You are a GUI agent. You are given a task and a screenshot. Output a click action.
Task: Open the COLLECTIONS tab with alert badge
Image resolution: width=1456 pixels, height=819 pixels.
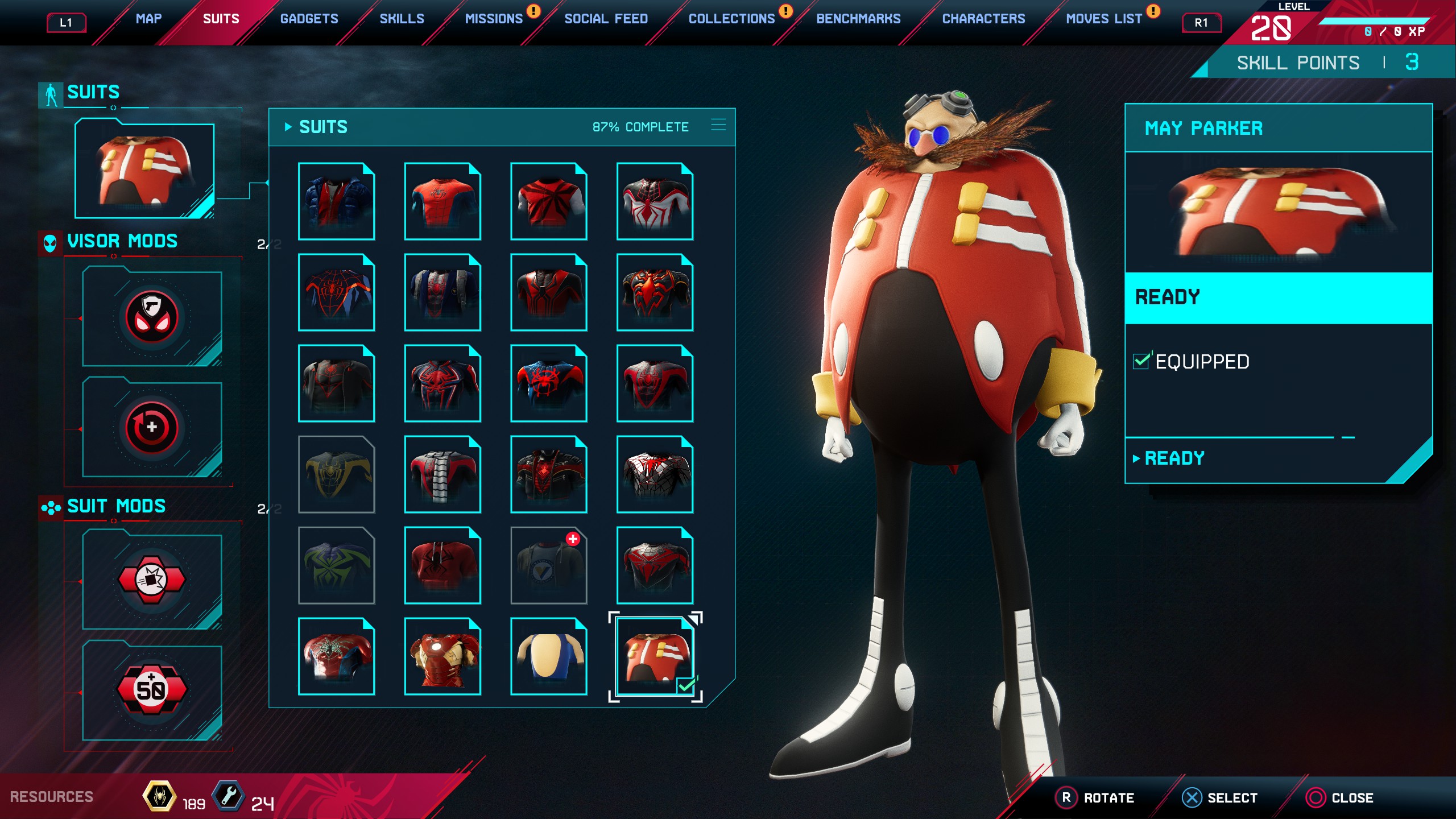tap(731, 18)
